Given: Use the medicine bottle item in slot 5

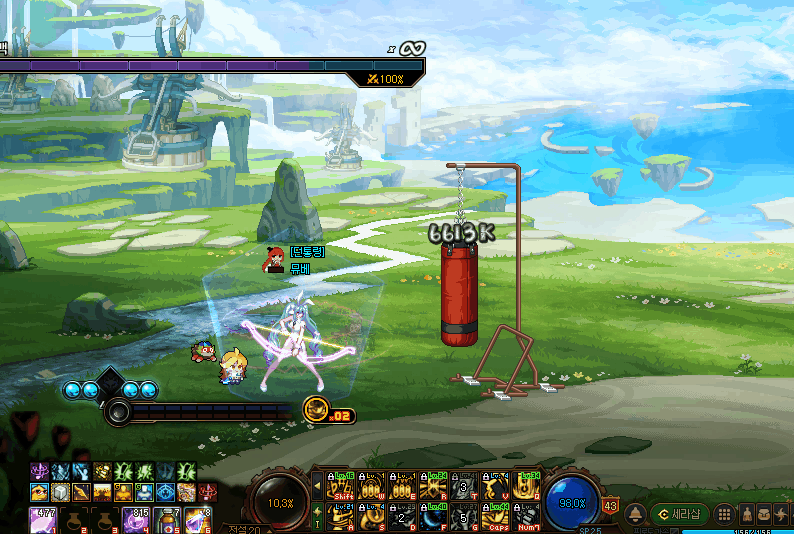Looking at the screenshot, I should [x=166, y=521].
